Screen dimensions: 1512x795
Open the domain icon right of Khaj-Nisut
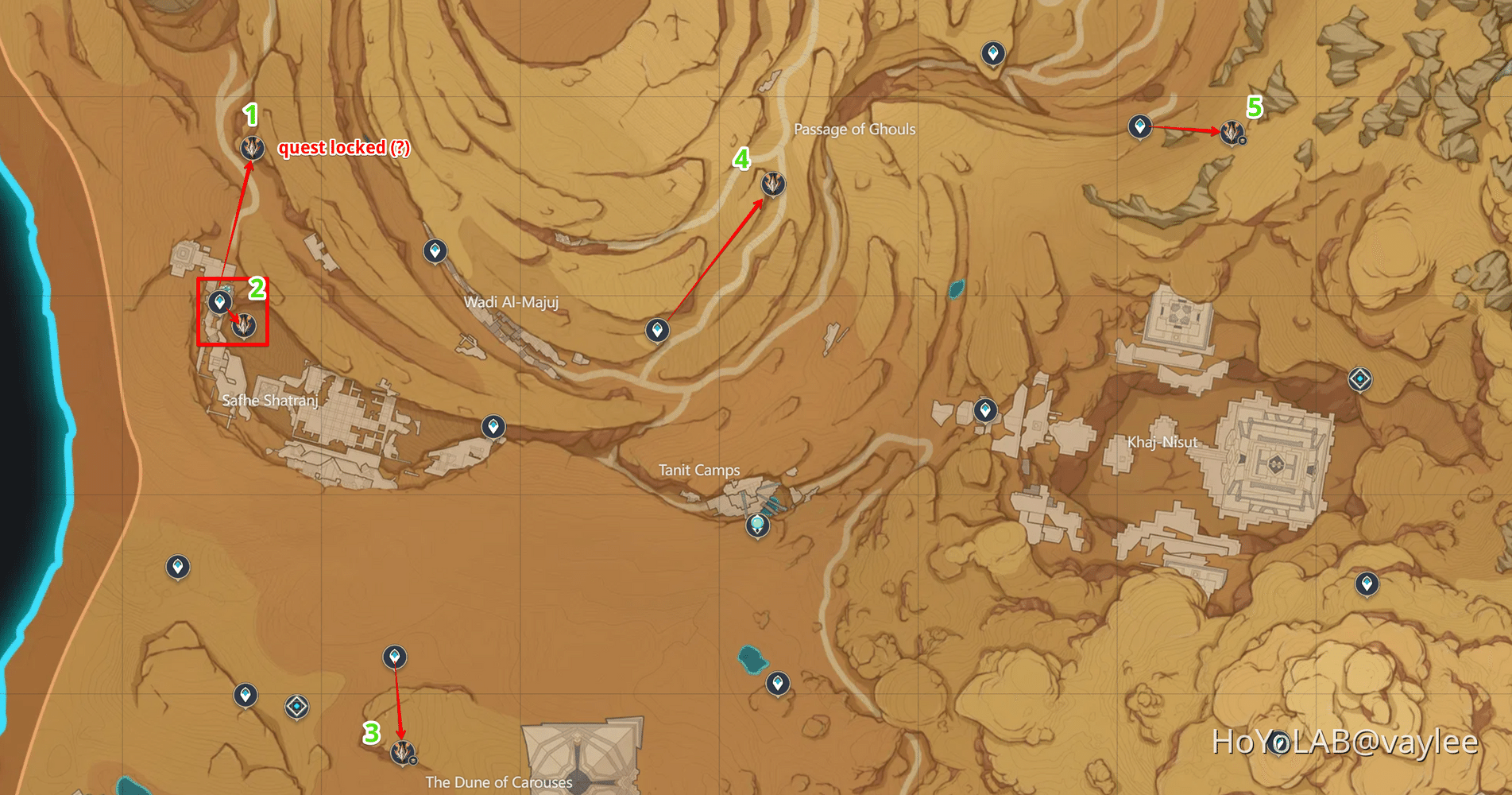(x=1360, y=379)
